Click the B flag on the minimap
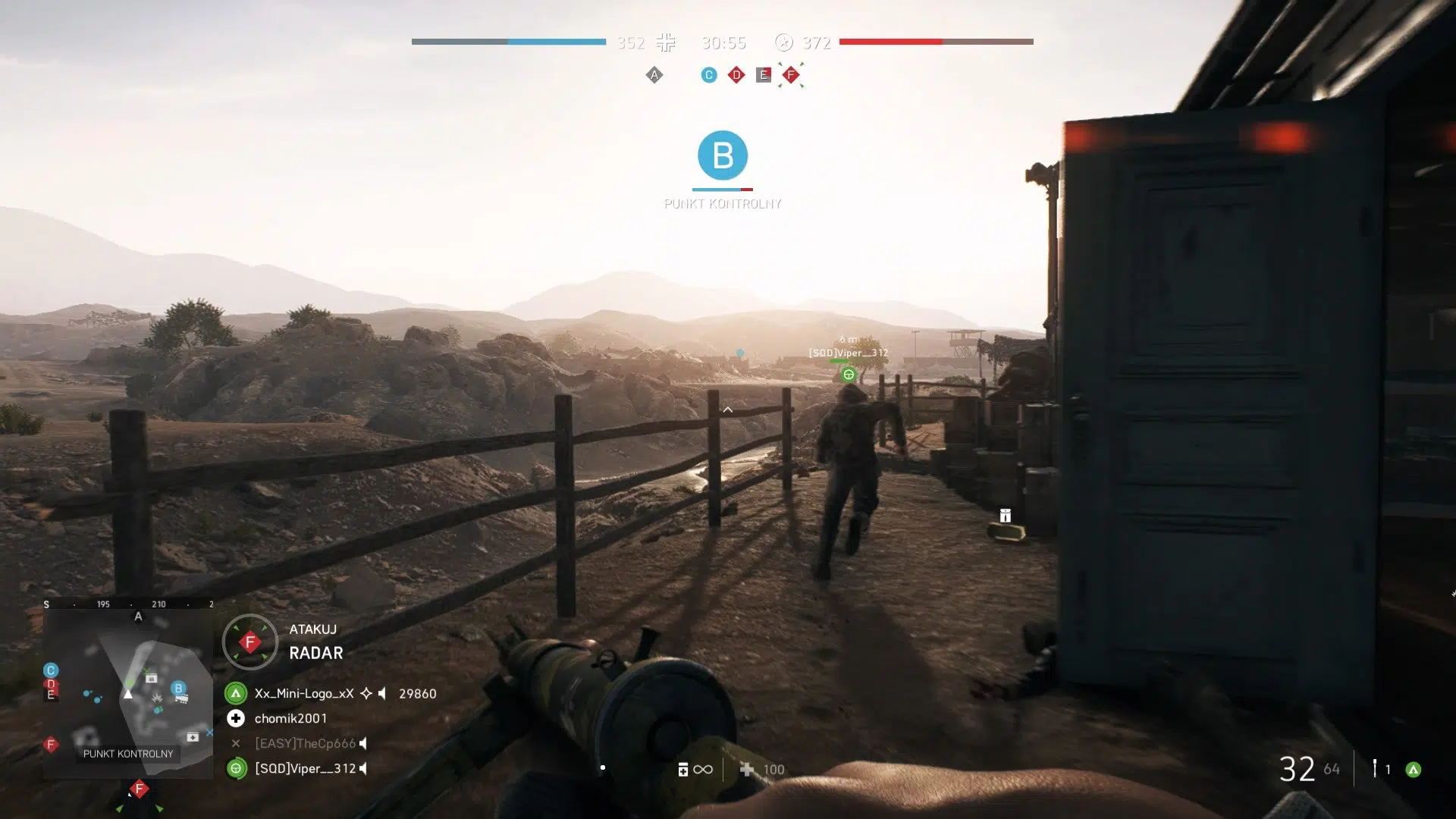Screen dimensions: 1456x819 [178, 689]
